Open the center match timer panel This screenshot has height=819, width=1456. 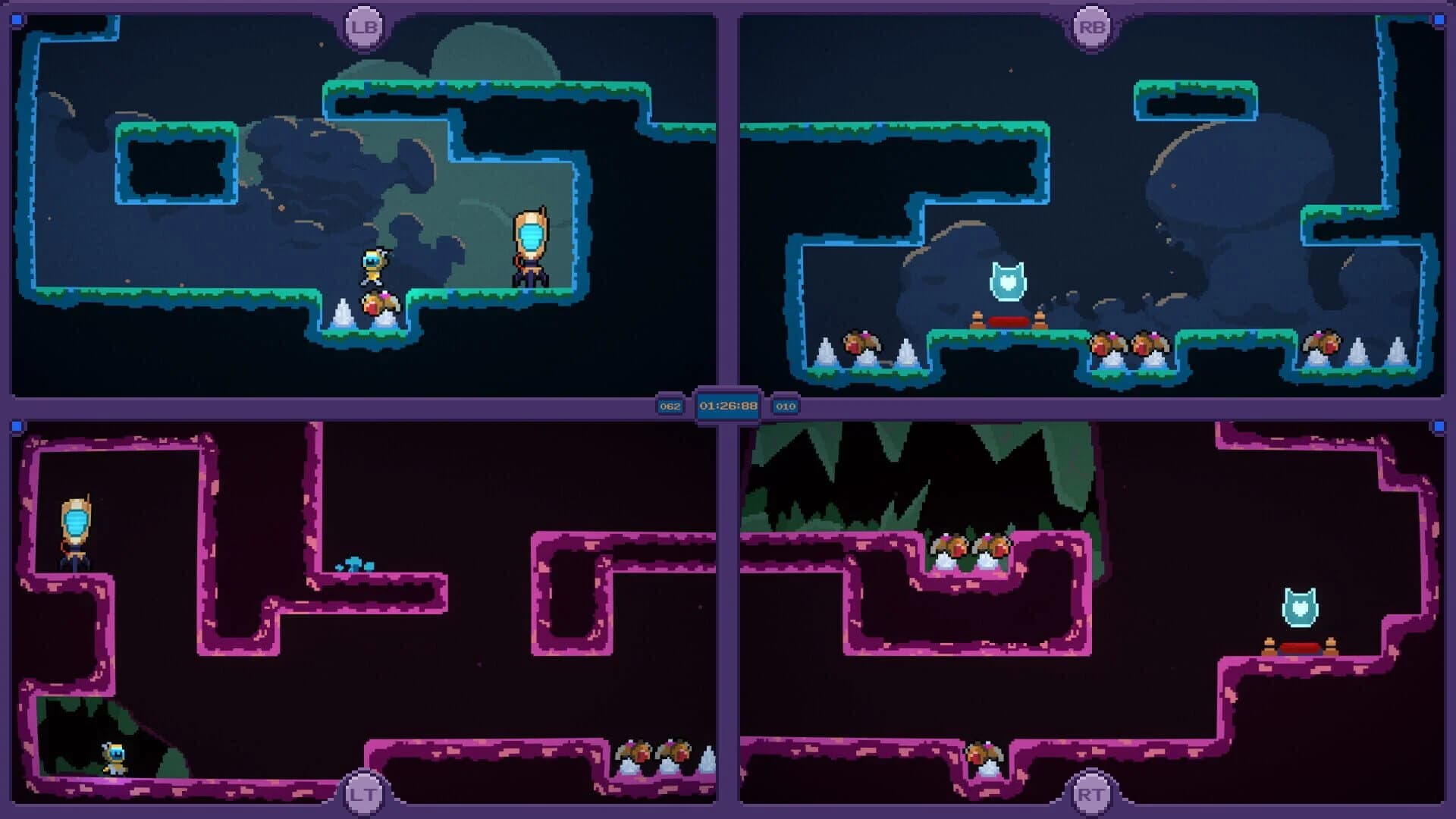[728, 406]
